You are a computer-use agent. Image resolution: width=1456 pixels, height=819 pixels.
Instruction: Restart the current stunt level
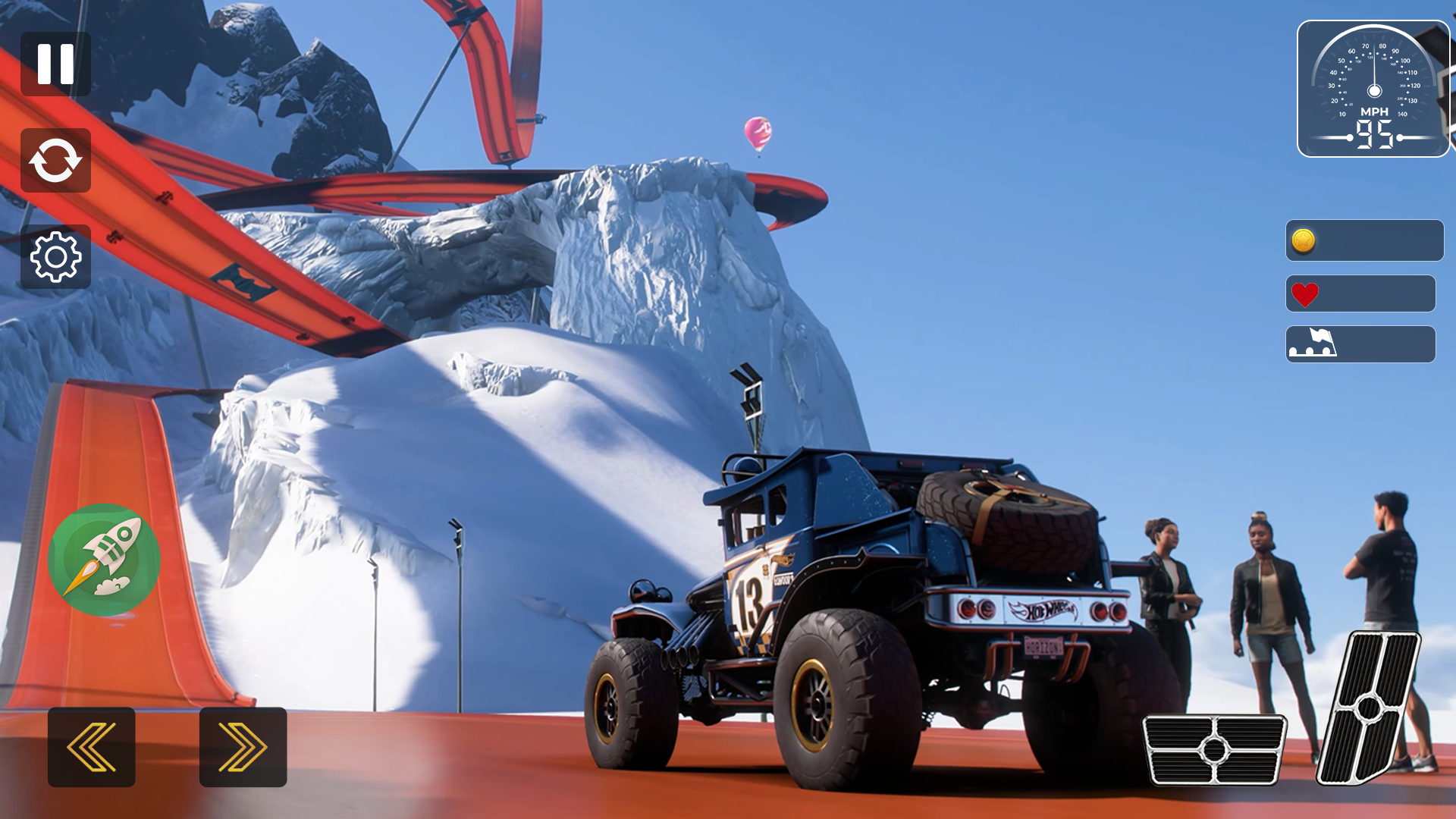click(55, 161)
